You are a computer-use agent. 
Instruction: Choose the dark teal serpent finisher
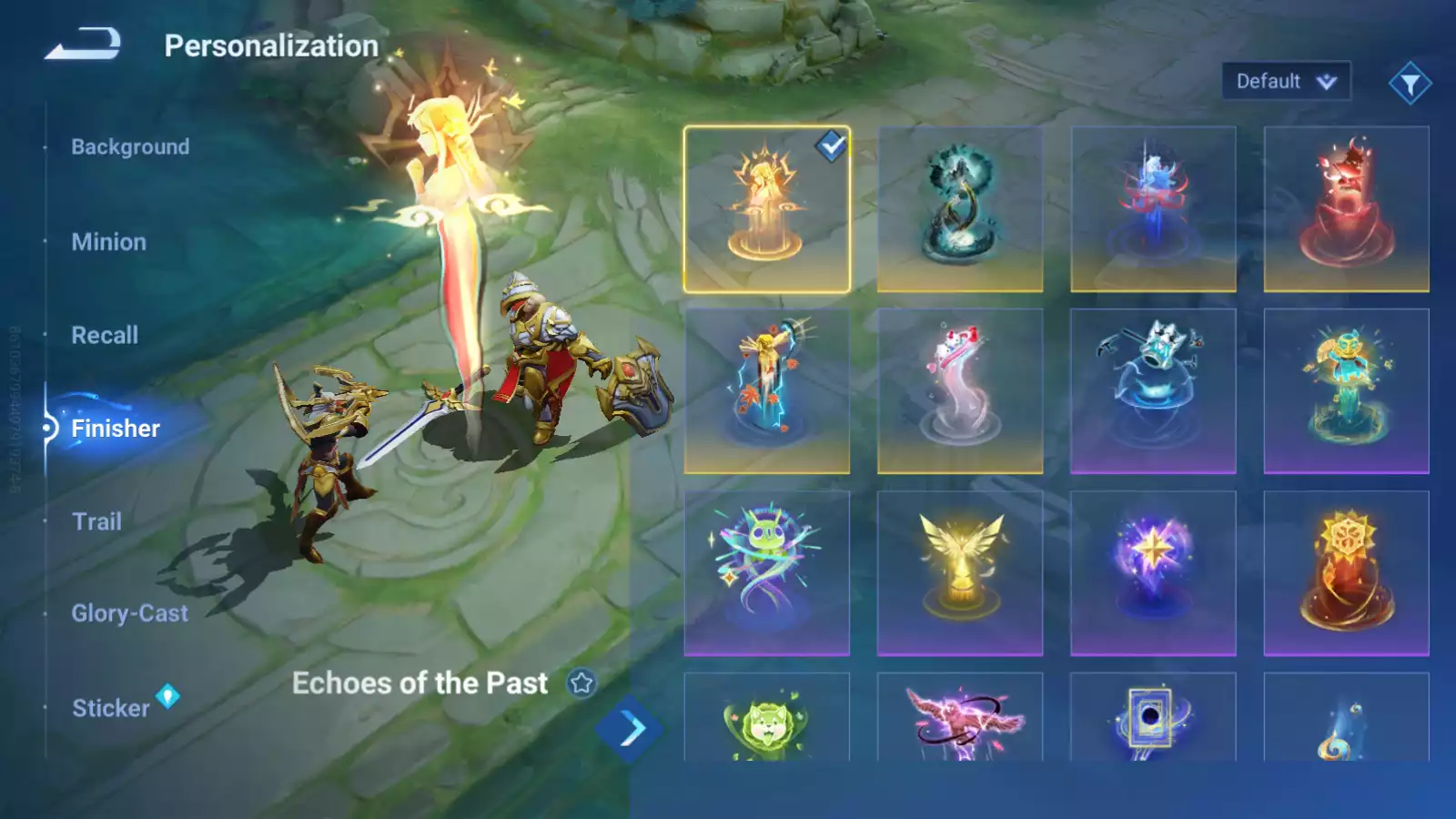coord(959,209)
